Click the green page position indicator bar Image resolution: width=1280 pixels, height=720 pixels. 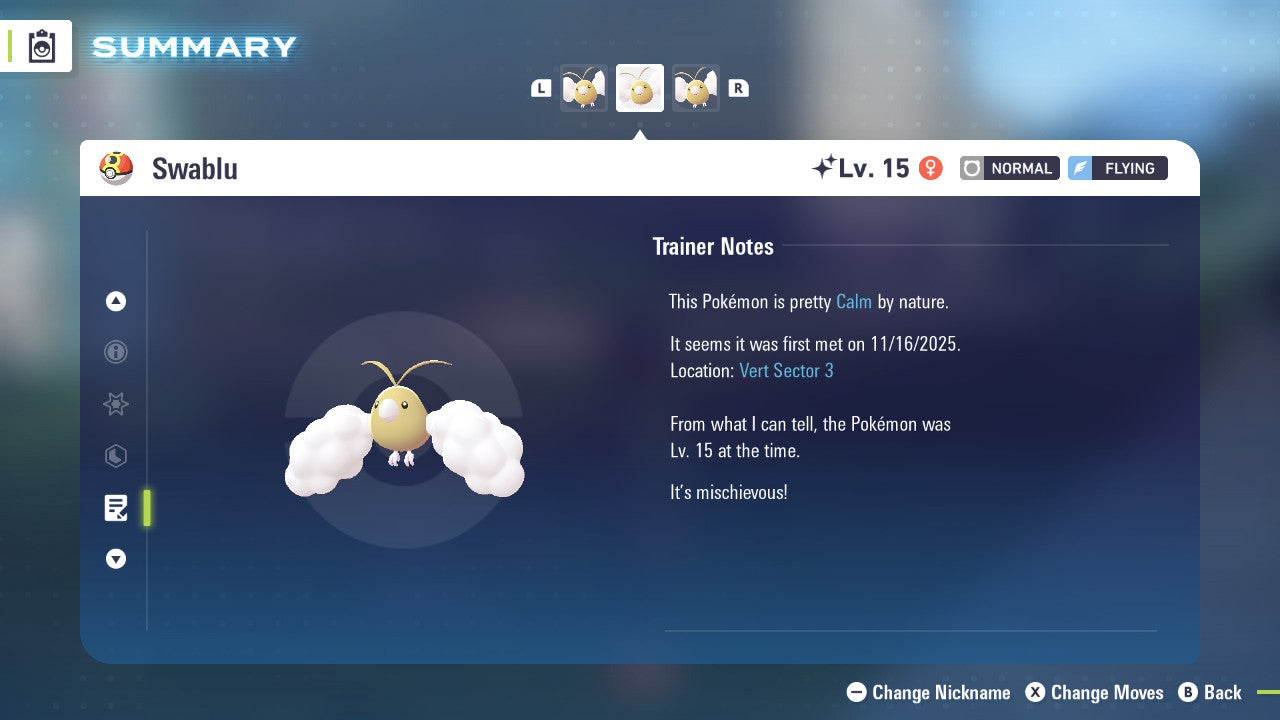146,508
